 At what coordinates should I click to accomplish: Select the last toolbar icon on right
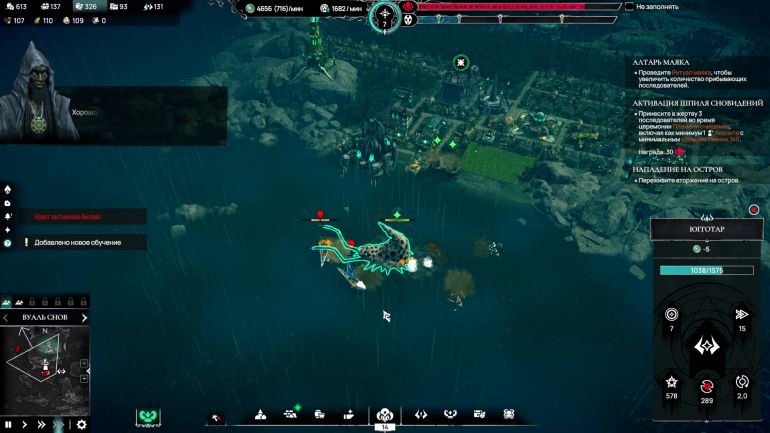[508, 414]
